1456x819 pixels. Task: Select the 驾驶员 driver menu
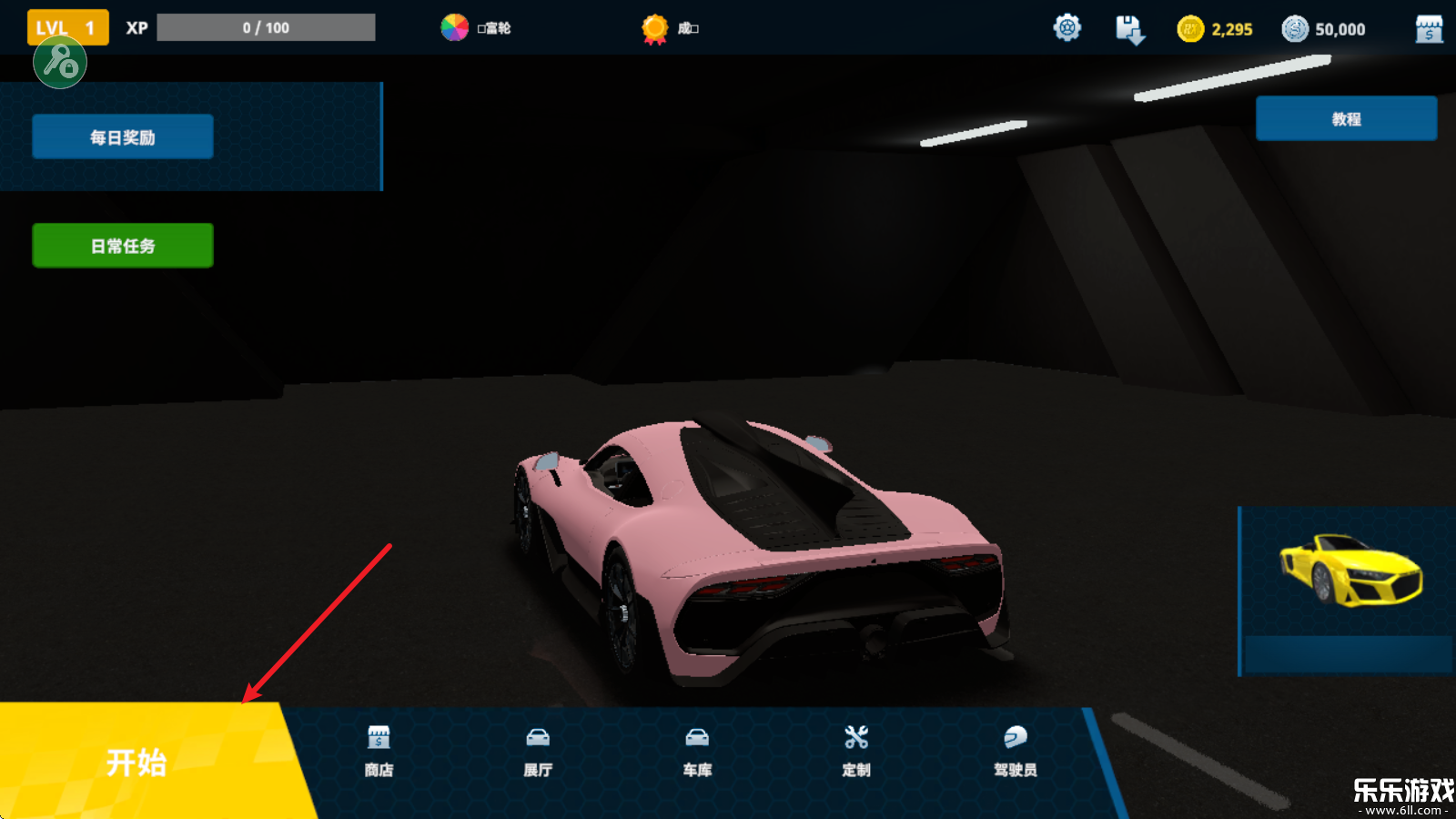tap(1016, 752)
